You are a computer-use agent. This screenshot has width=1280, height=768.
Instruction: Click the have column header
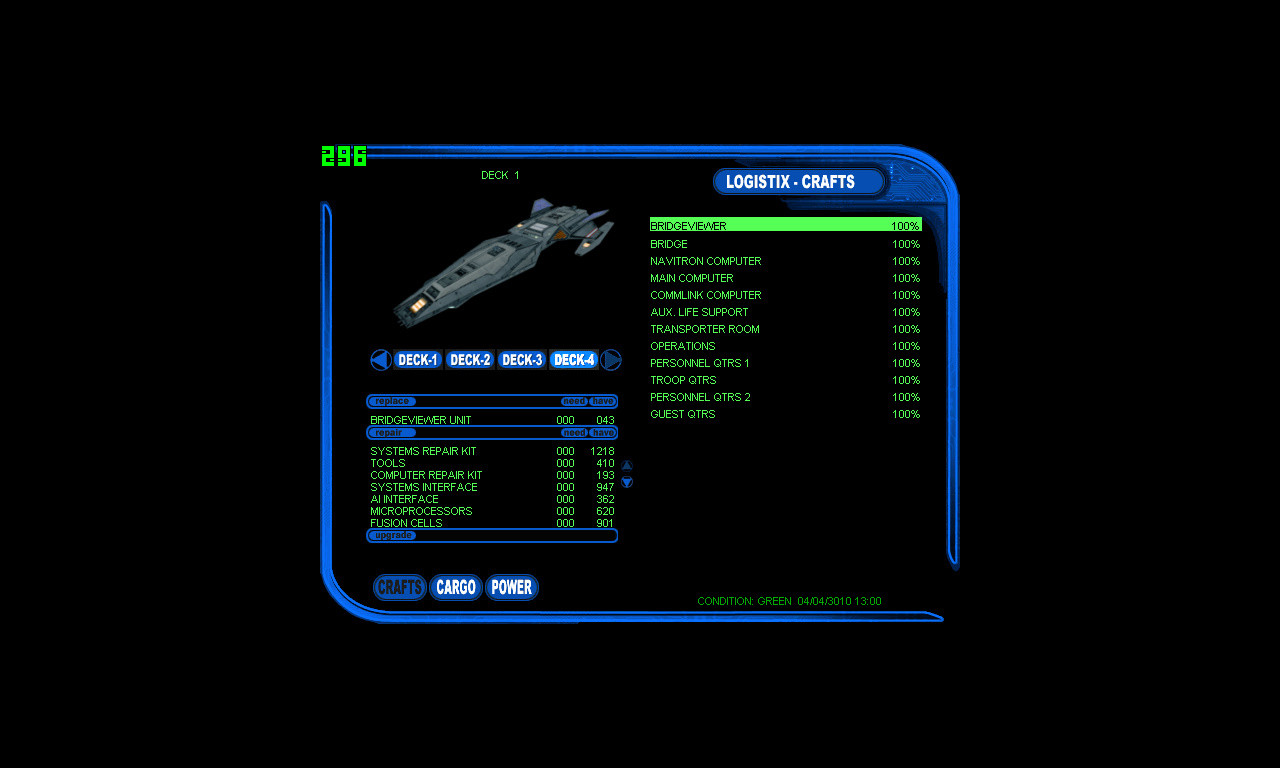602,400
